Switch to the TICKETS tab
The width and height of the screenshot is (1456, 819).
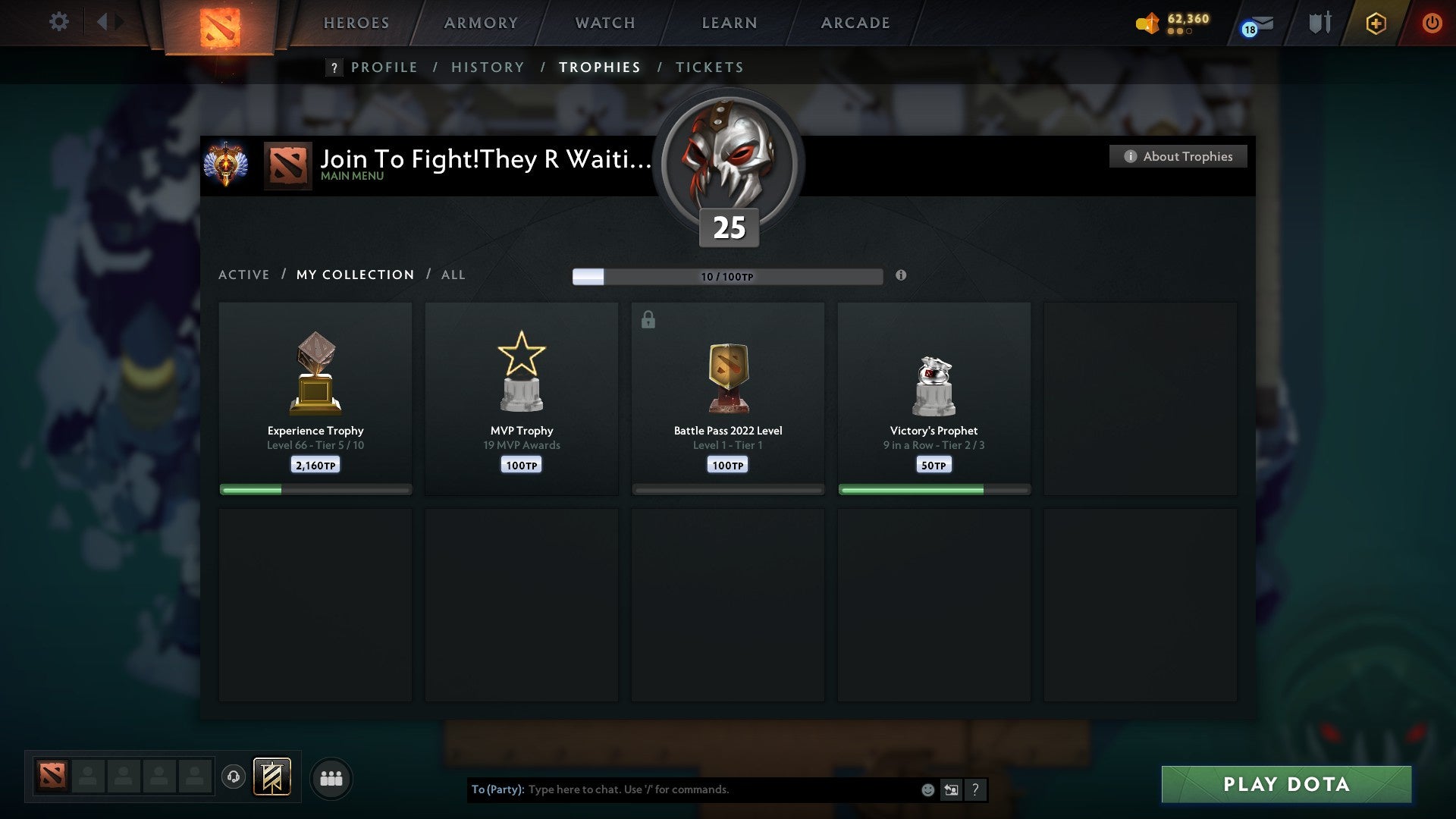pyautogui.click(x=709, y=67)
